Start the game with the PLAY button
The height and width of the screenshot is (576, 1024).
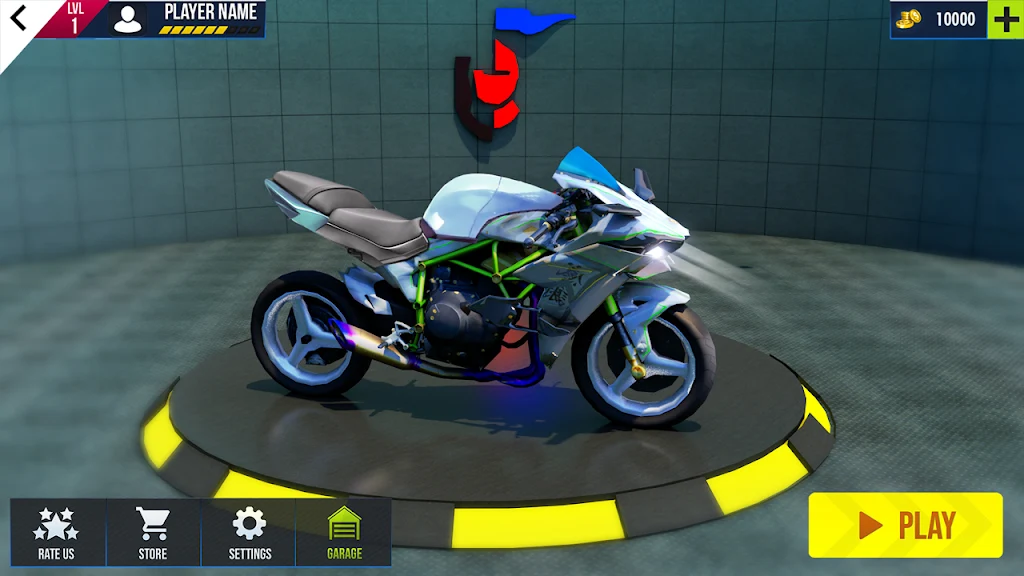pos(905,525)
